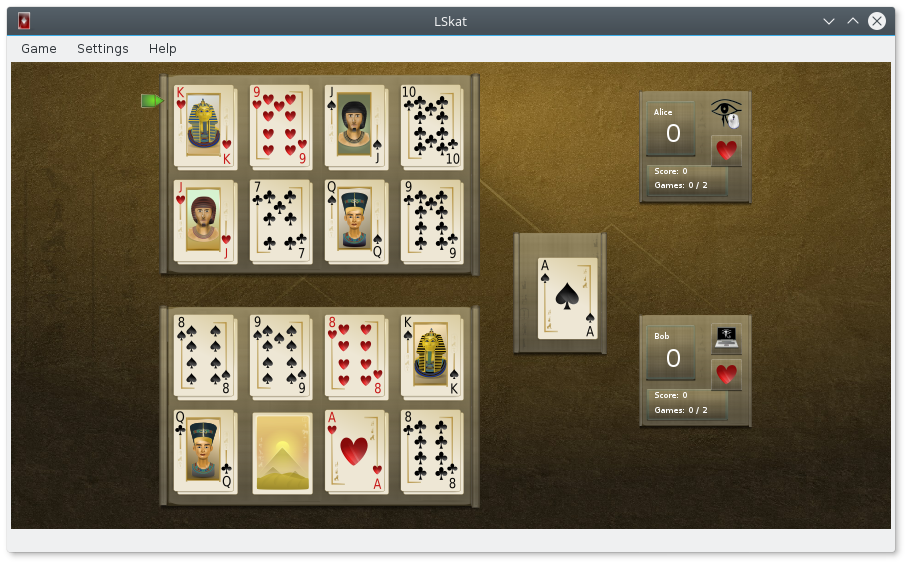The height and width of the screenshot is (565, 908).
Task: Select Bob's Eight of Spades card
Action: (204, 357)
